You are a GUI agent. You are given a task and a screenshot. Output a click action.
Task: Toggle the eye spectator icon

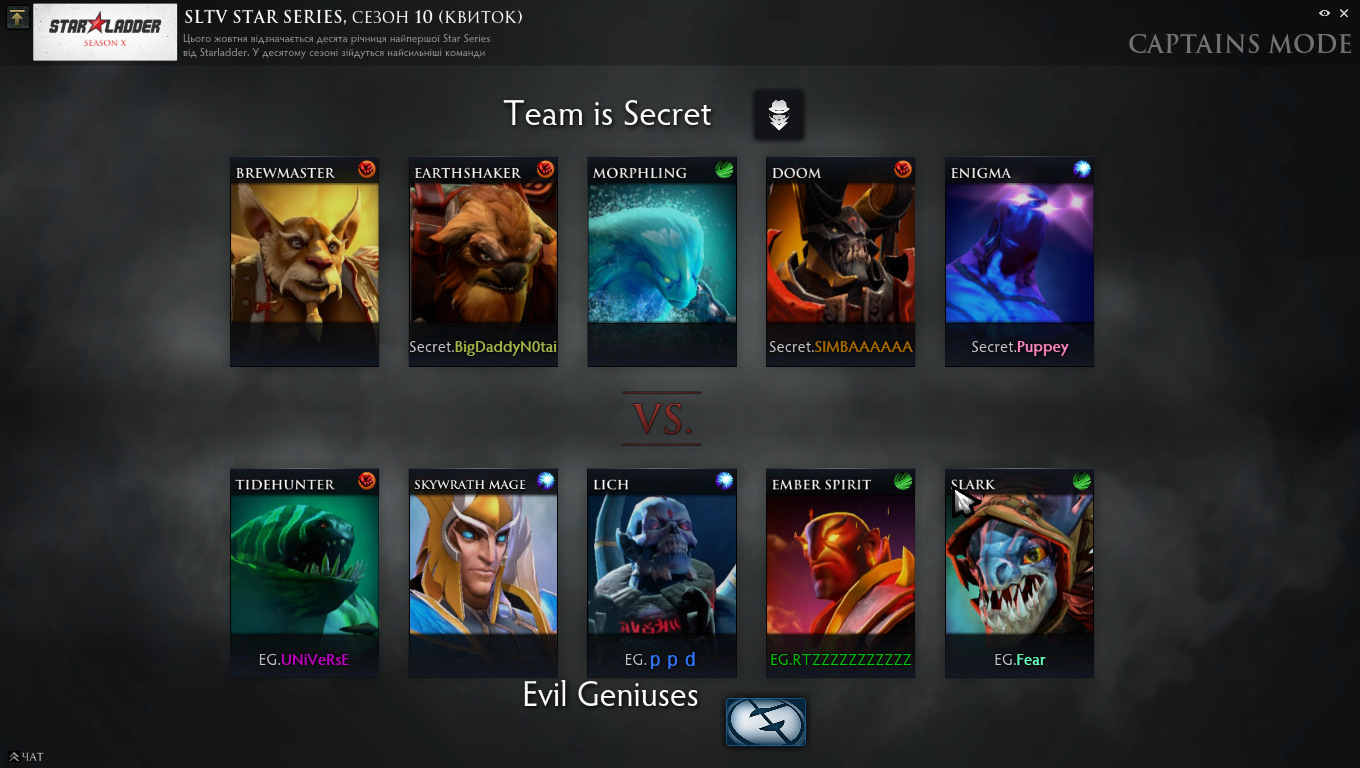1324,13
